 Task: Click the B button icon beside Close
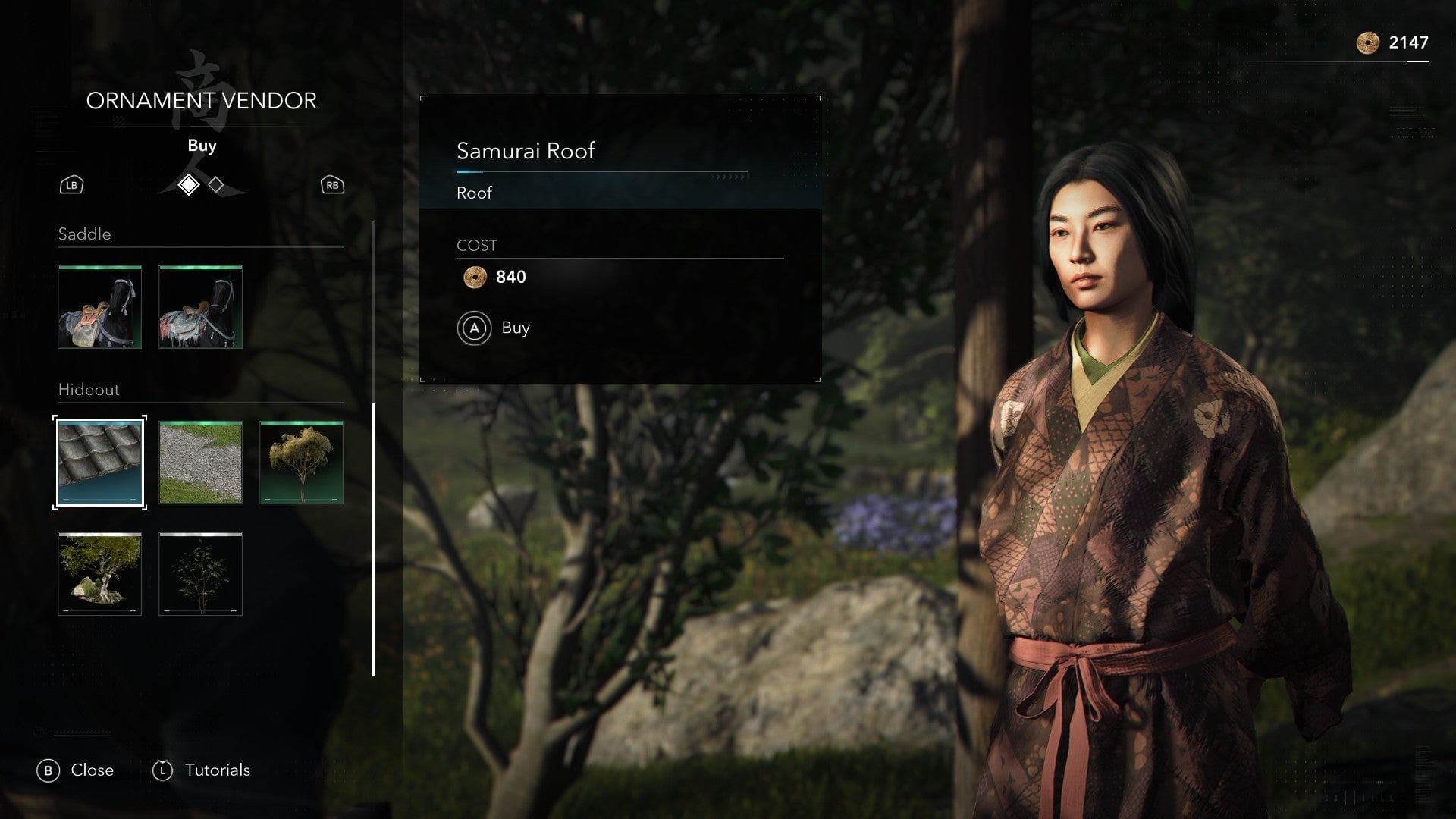pos(50,770)
